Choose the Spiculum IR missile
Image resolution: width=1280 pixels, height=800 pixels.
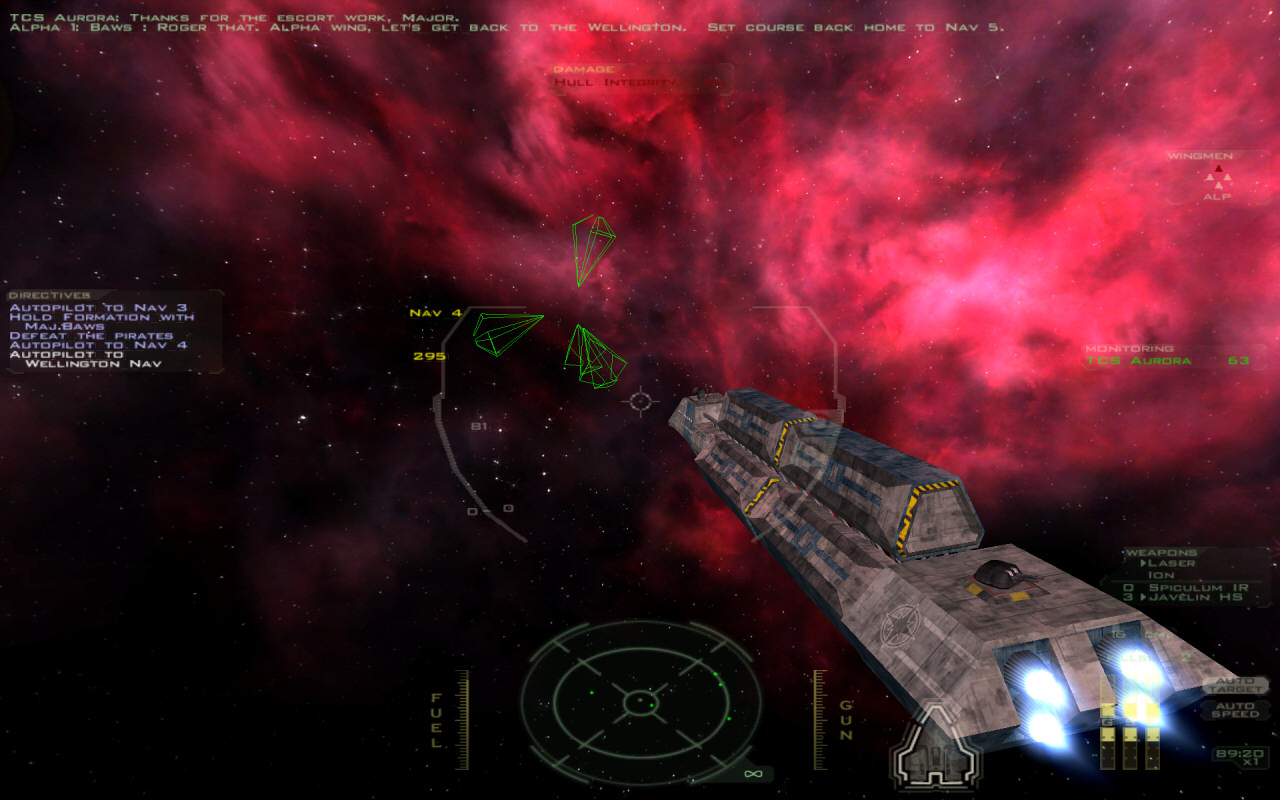1190,587
